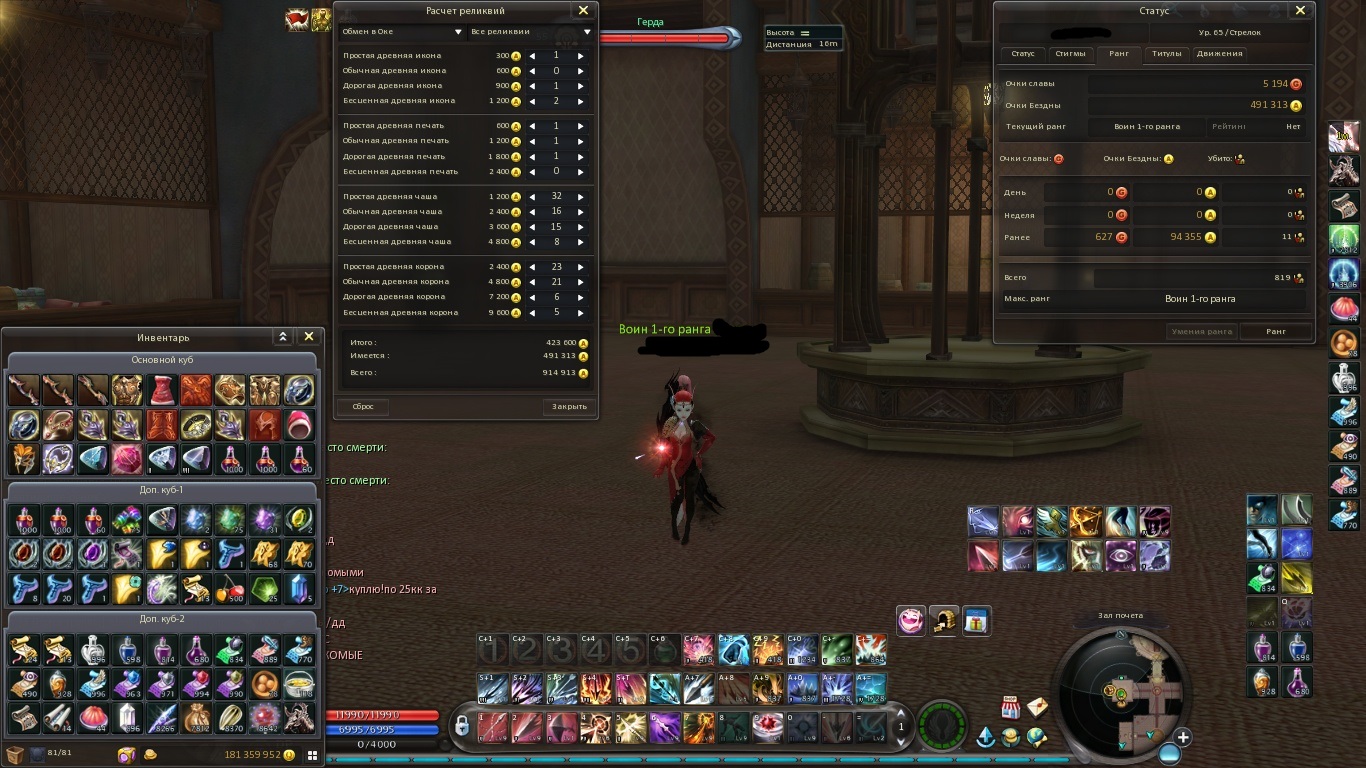Viewport: 1366px width, 768px height.
Task: Increase 'Простая древняя икона' quantity
Action: pyautogui.click(x=580, y=56)
